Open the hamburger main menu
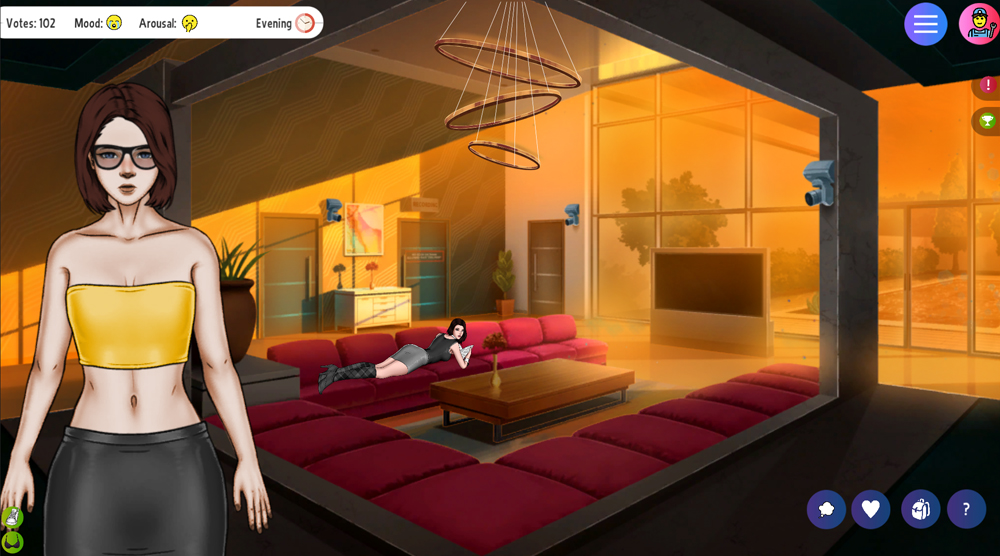Image resolution: width=1000 pixels, height=556 pixels. tap(925, 24)
